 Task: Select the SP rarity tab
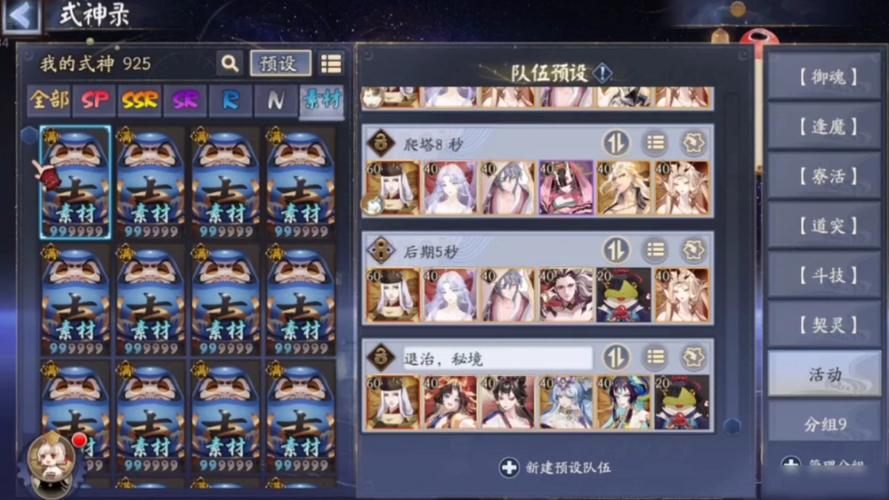(95, 101)
